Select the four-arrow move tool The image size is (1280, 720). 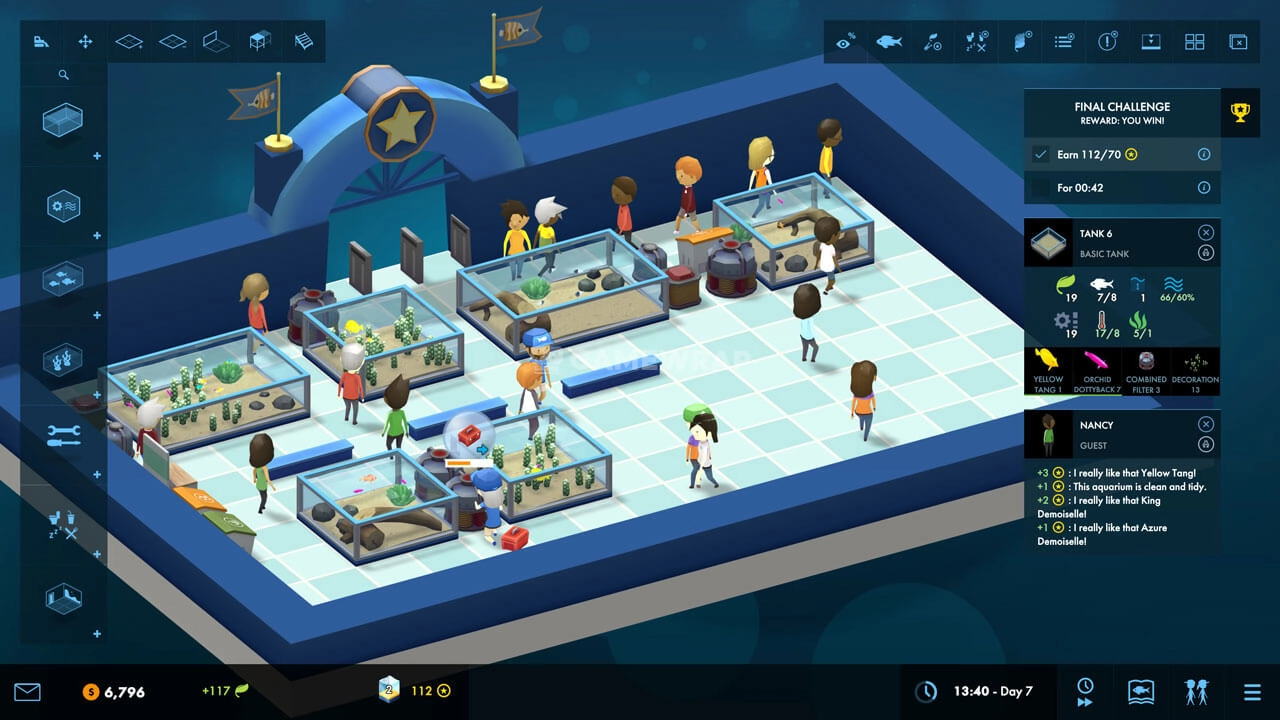(85, 42)
